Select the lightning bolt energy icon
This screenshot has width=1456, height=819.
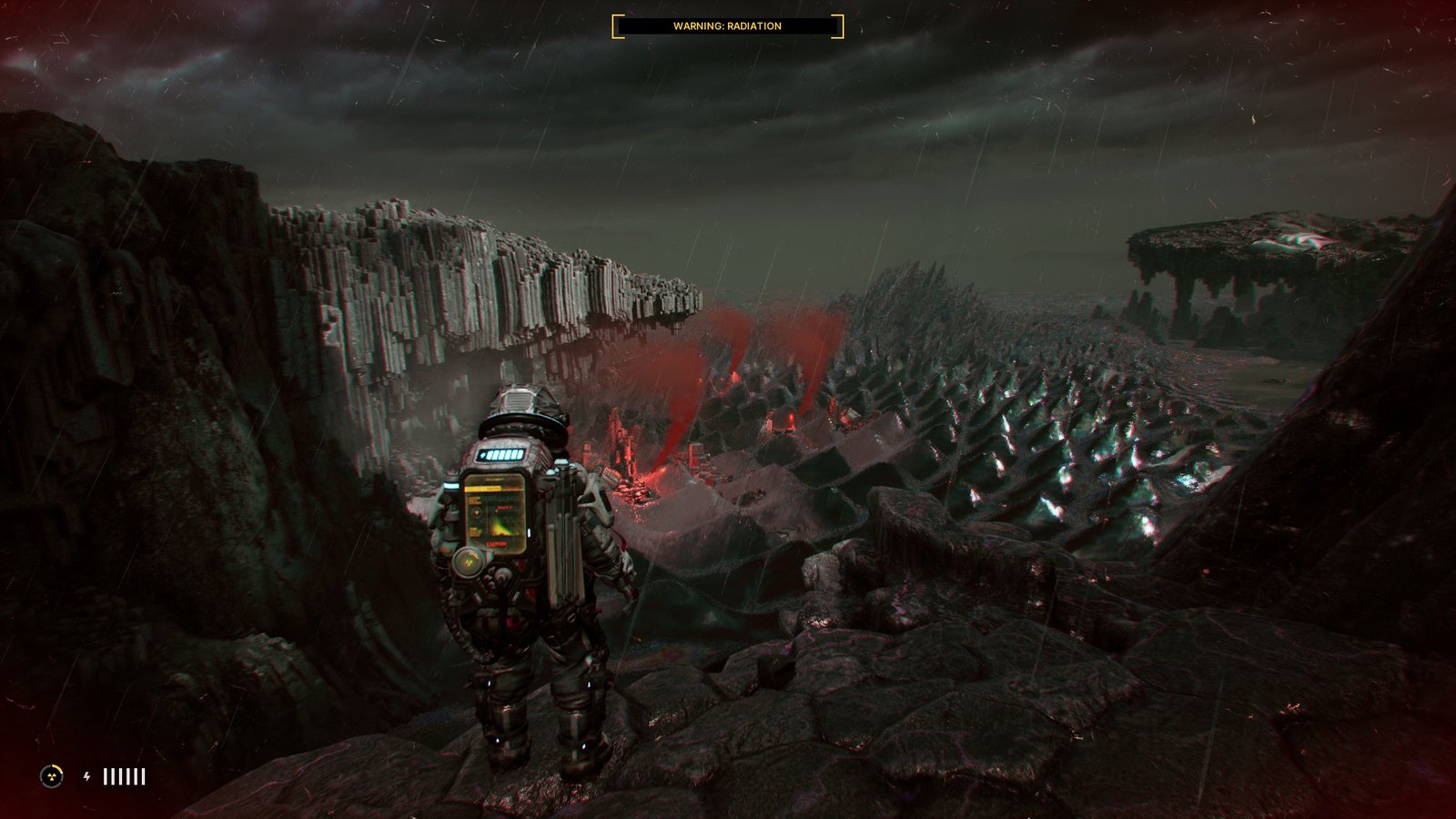[87, 776]
